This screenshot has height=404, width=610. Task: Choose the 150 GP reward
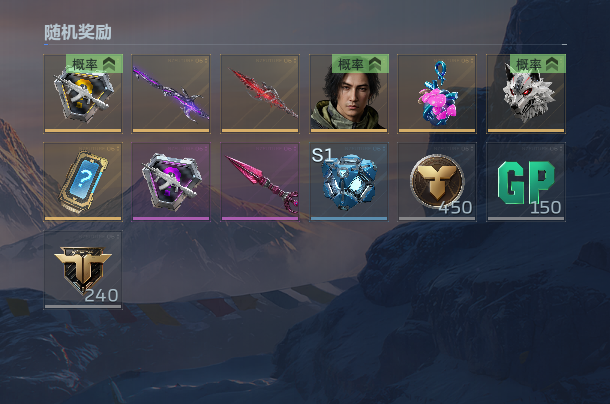pos(525,181)
